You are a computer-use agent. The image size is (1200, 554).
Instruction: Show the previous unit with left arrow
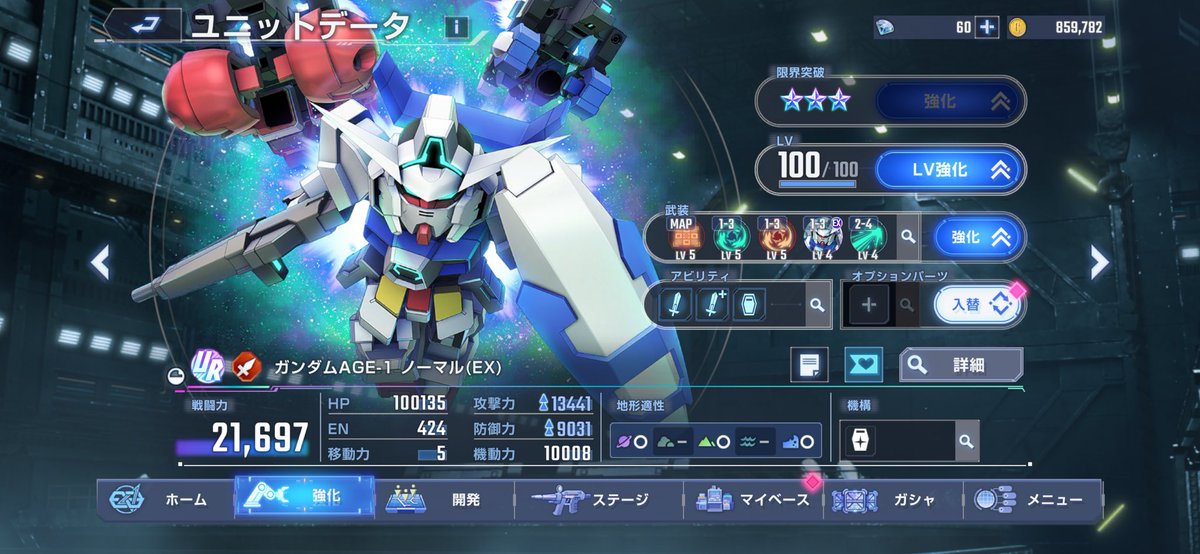coord(100,262)
